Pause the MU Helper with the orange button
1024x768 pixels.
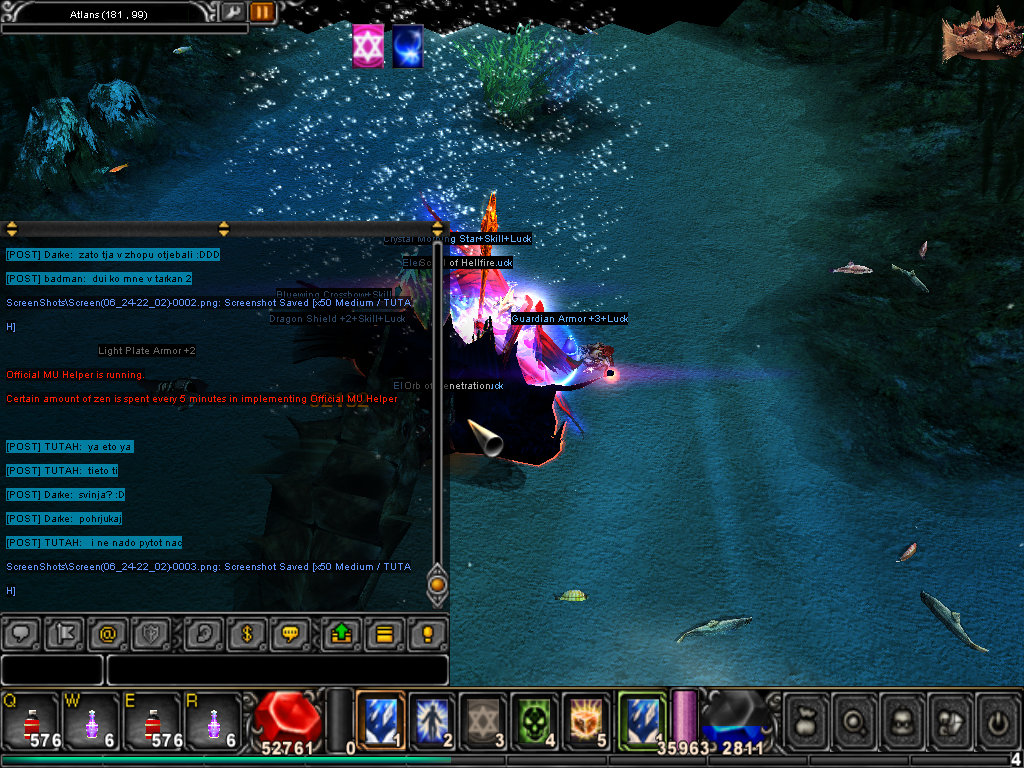click(262, 12)
